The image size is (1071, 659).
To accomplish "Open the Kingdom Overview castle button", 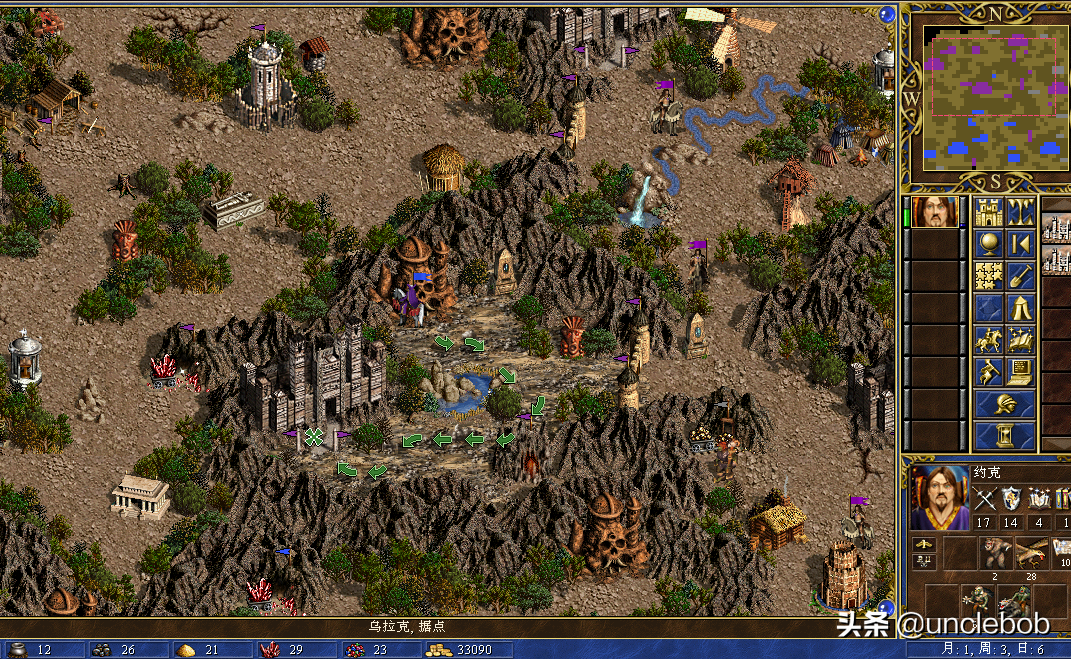I will click(x=988, y=212).
